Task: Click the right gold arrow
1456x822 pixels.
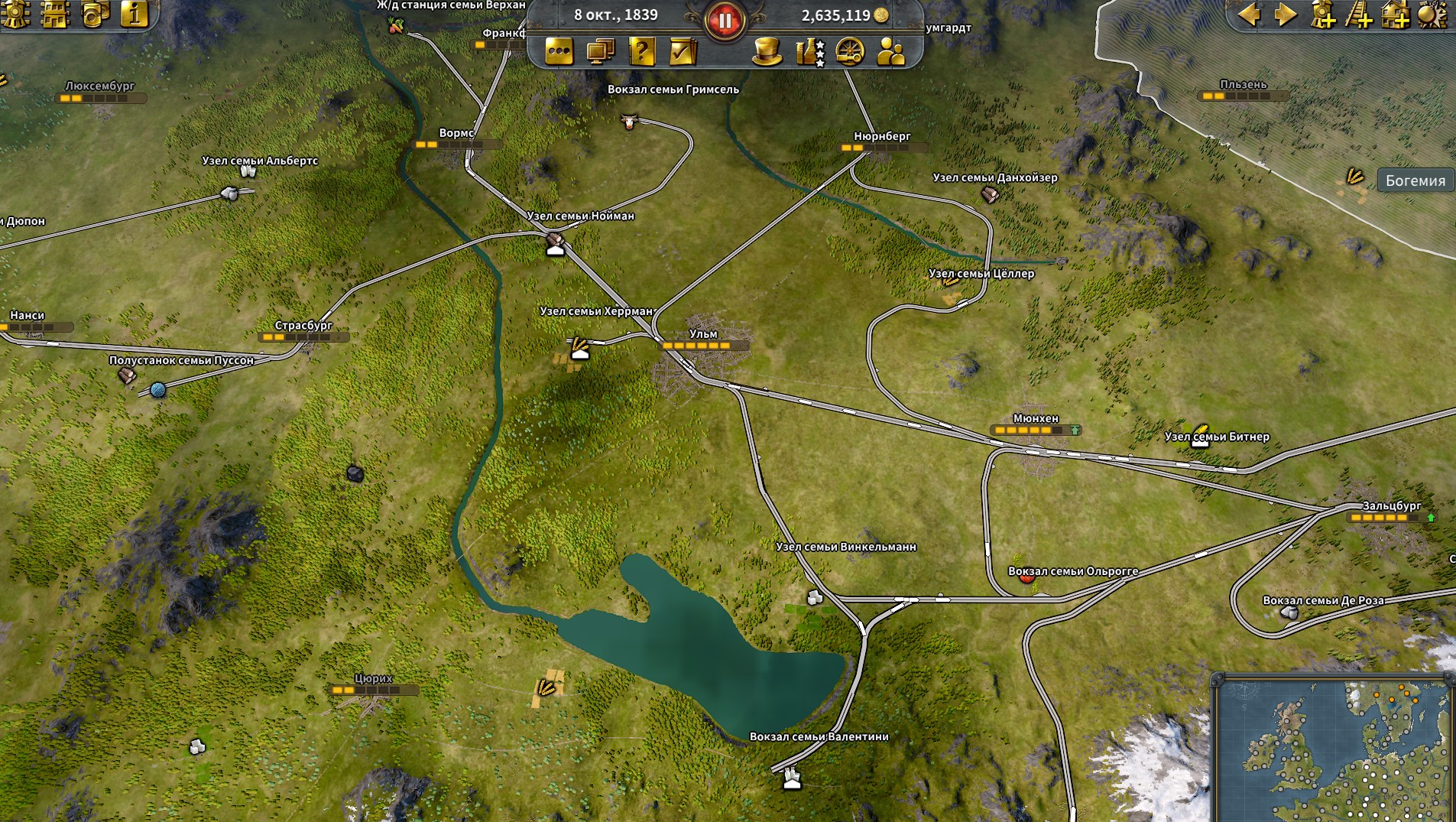Action: coord(1286,14)
